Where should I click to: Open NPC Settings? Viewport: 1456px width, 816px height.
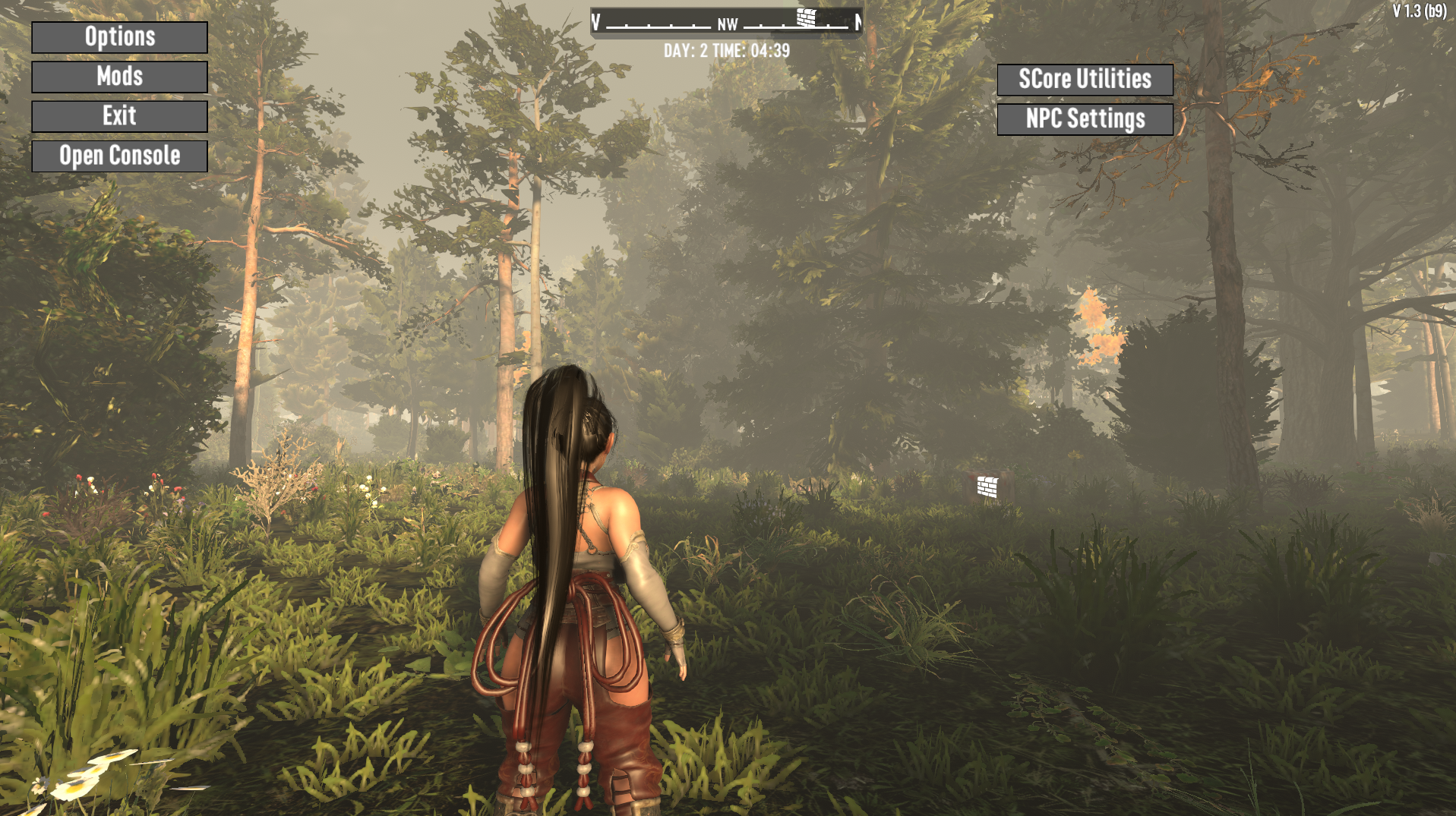[x=1085, y=119]
